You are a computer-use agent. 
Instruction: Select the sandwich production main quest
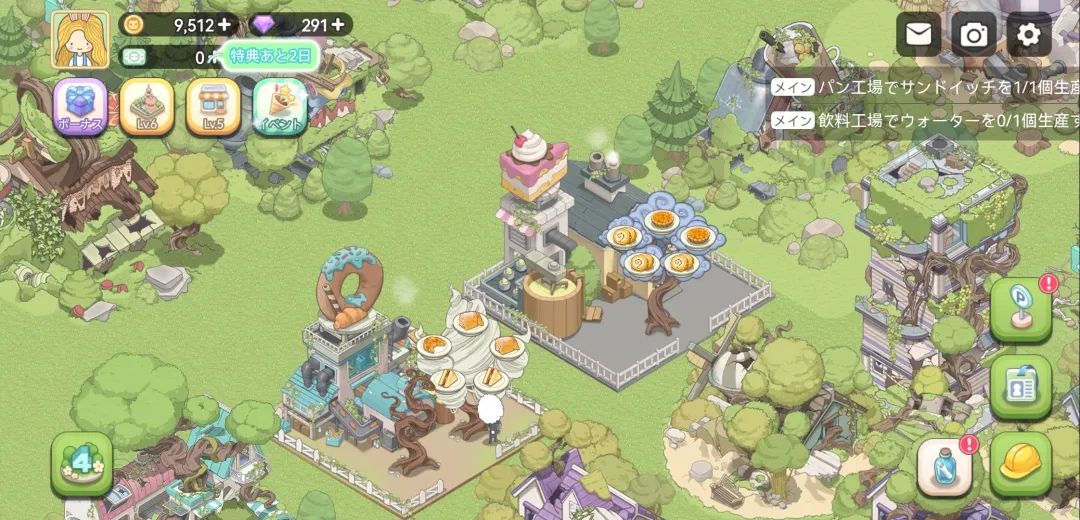tap(925, 88)
